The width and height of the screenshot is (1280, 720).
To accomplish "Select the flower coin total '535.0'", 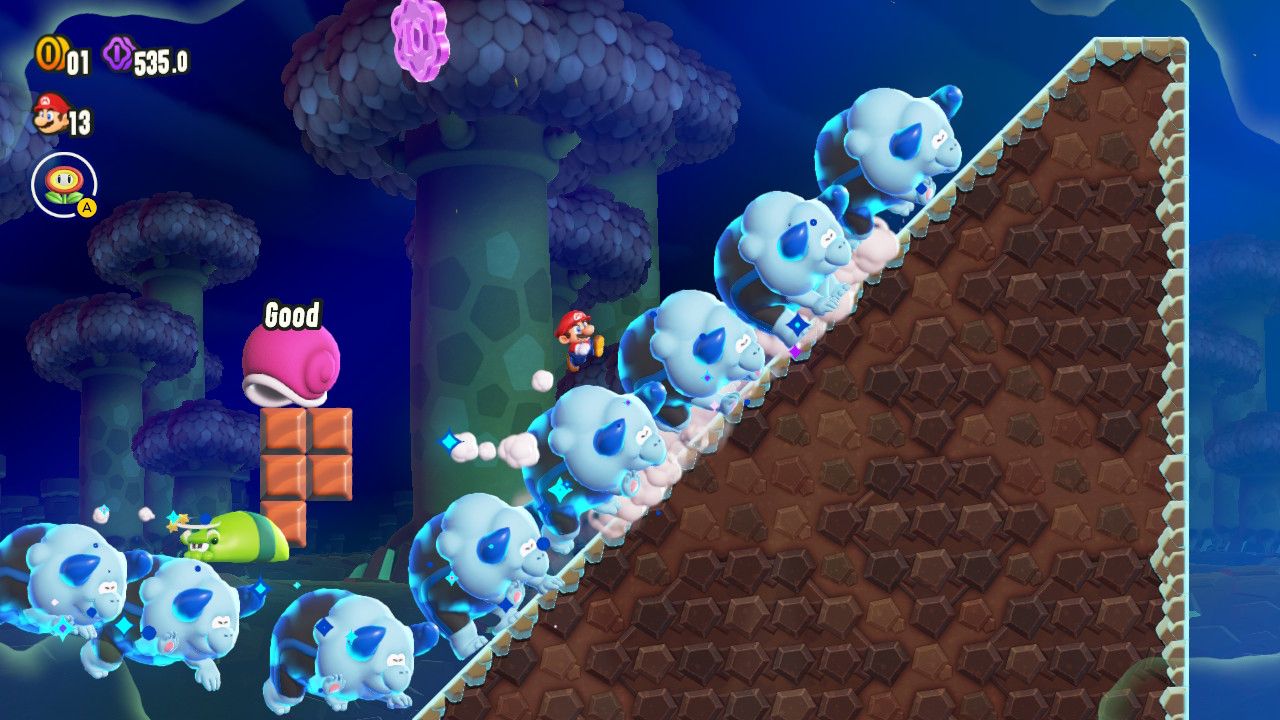I will click(x=161, y=62).
